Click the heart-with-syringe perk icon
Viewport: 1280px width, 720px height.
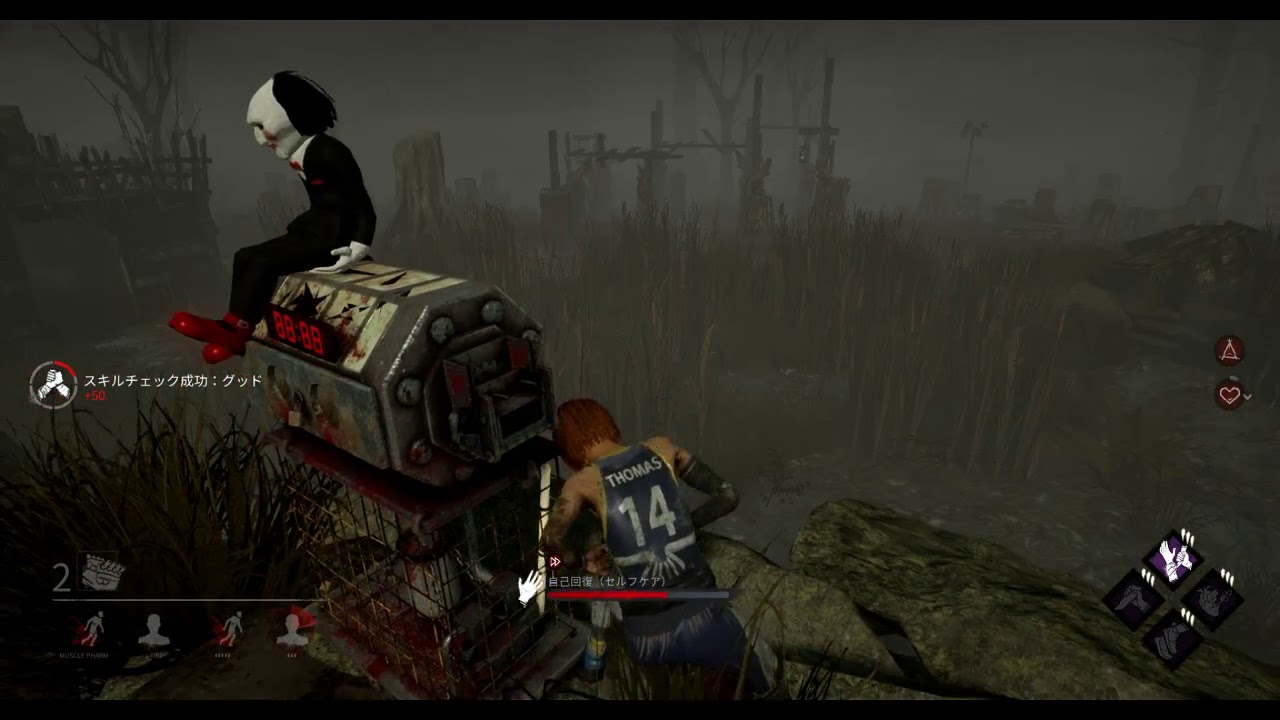point(1212,600)
